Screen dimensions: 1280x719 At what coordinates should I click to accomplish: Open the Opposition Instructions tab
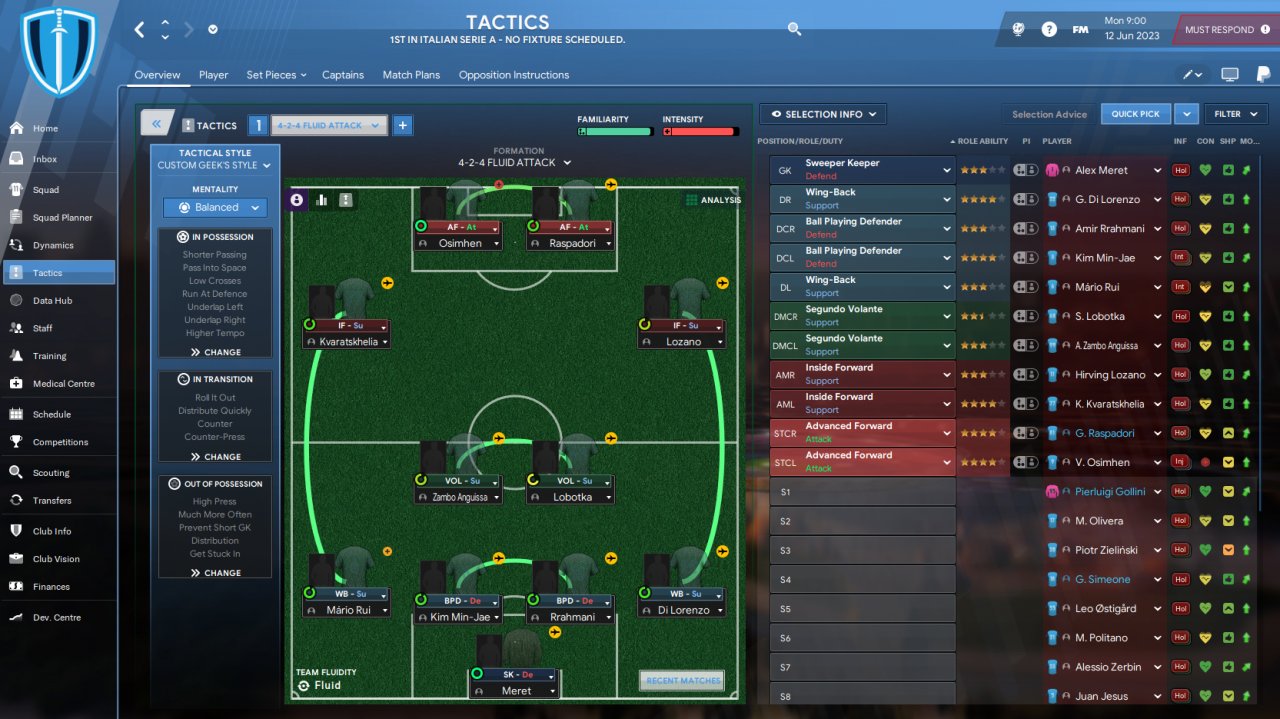tap(513, 75)
